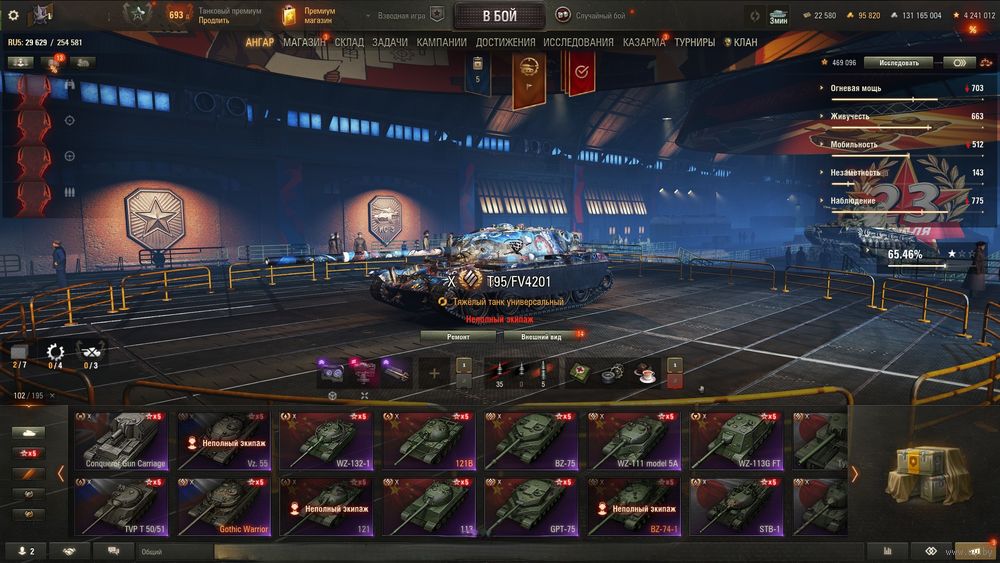
Task: Show the ДОСТИЖЕНИЯ tab
Action: pyautogui.click(x=505, y=42)
